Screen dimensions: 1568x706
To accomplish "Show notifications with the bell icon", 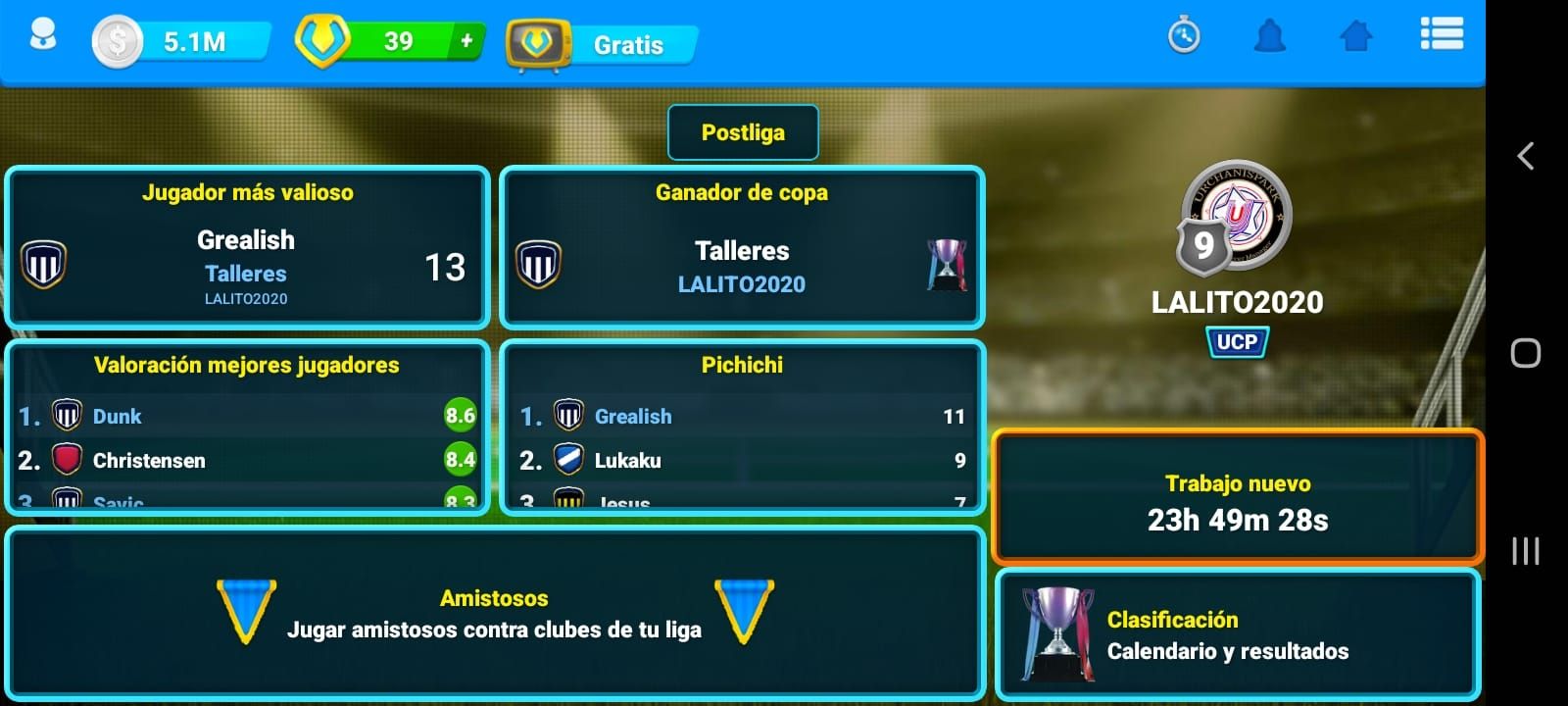I will [x=1269, y=37].
